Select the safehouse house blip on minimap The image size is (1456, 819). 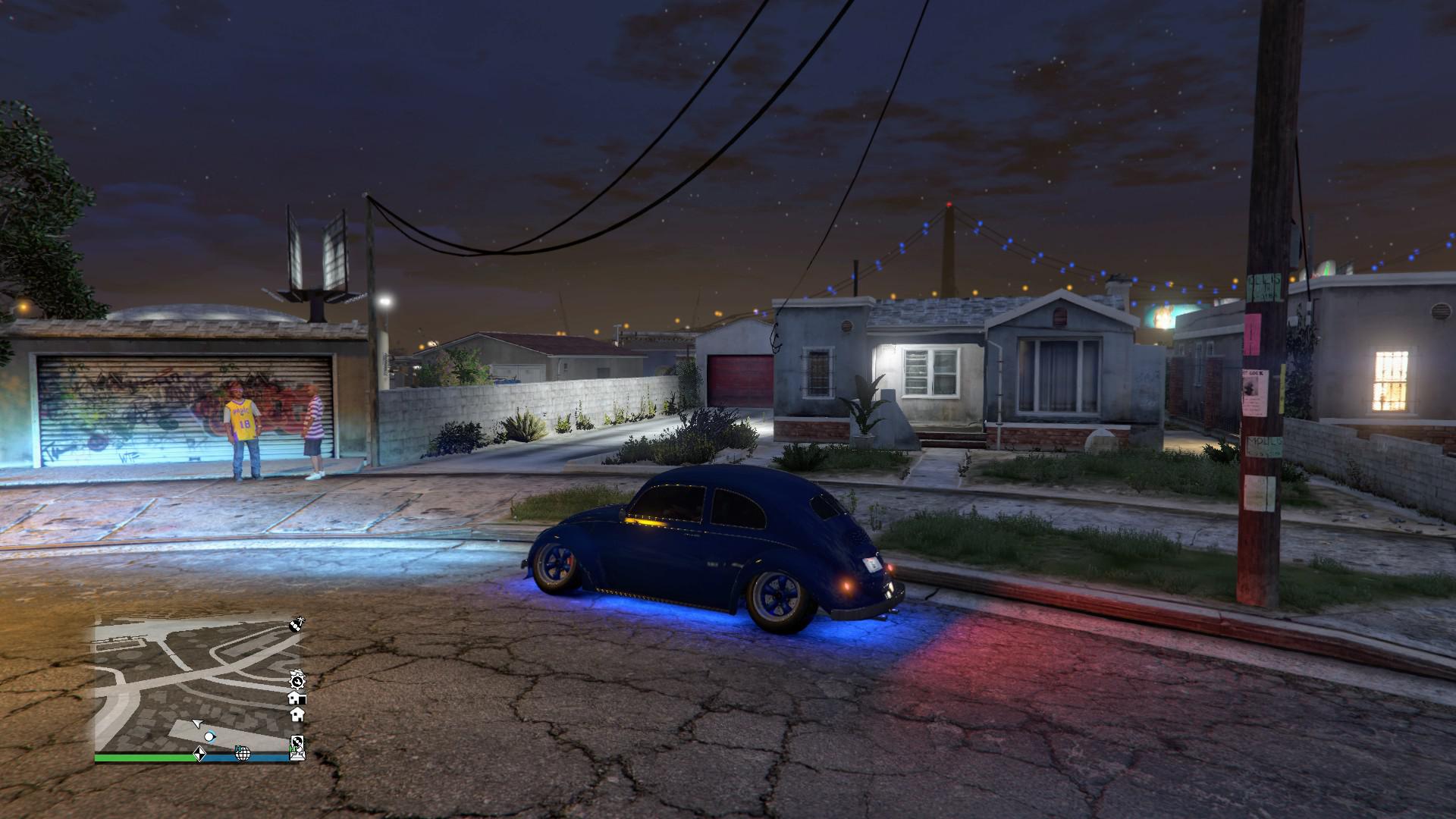click(x=297, y=714)
